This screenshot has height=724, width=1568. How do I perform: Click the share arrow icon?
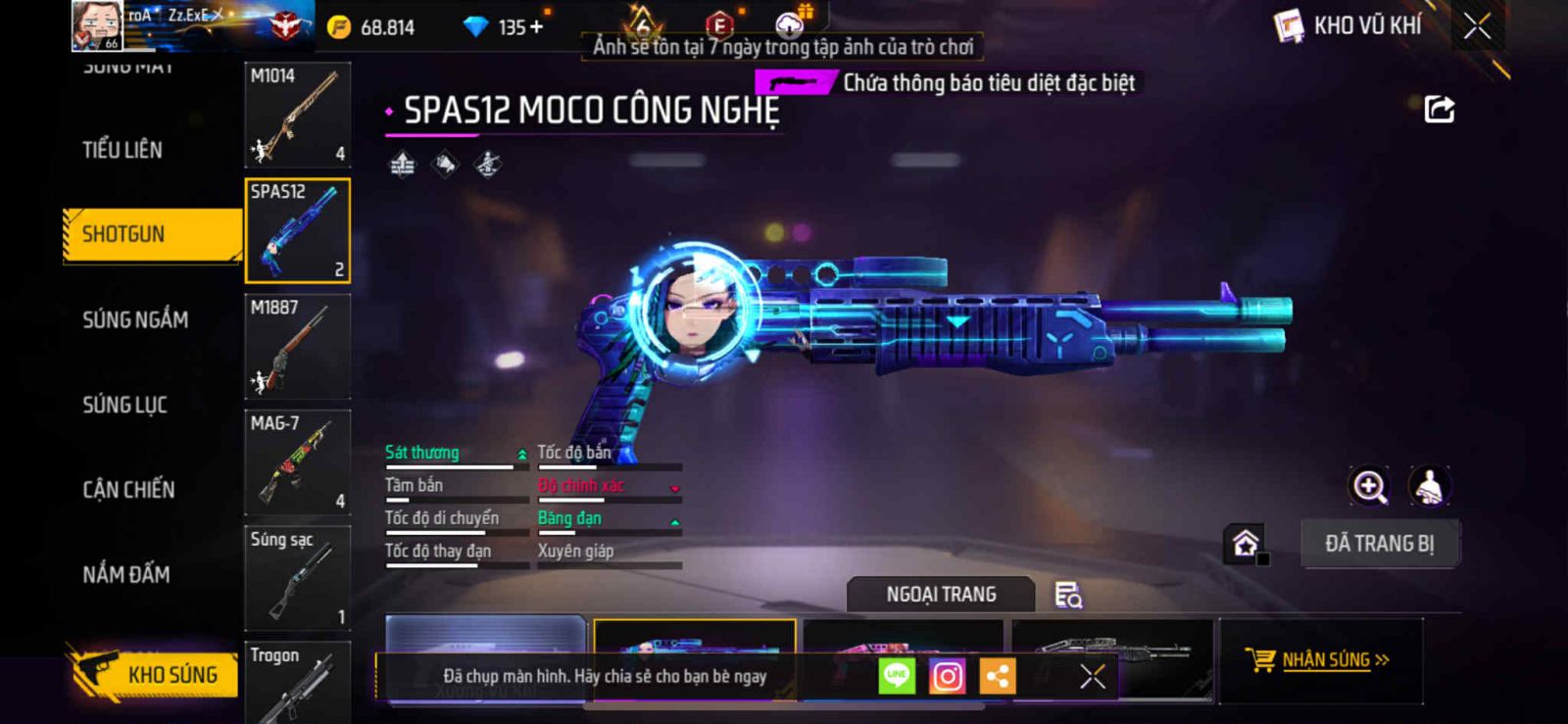point(1439,109)
